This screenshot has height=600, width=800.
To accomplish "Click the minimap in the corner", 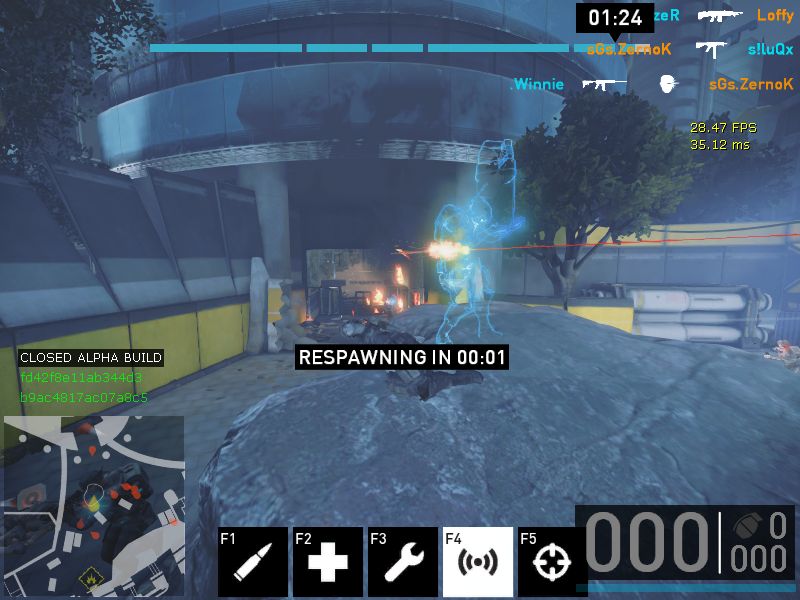I will point(94,506).
